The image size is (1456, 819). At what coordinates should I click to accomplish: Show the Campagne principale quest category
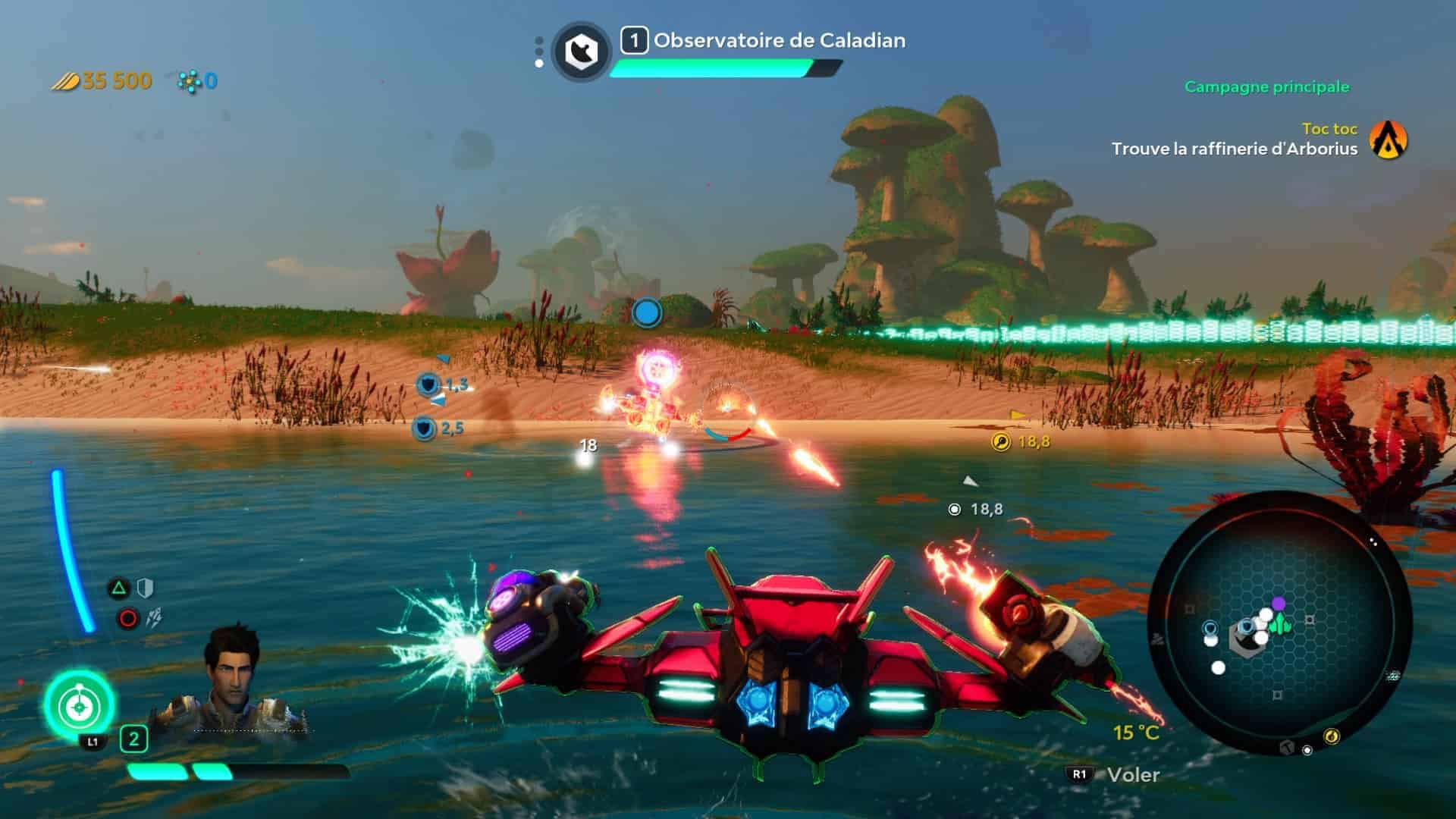(1266, 87)
